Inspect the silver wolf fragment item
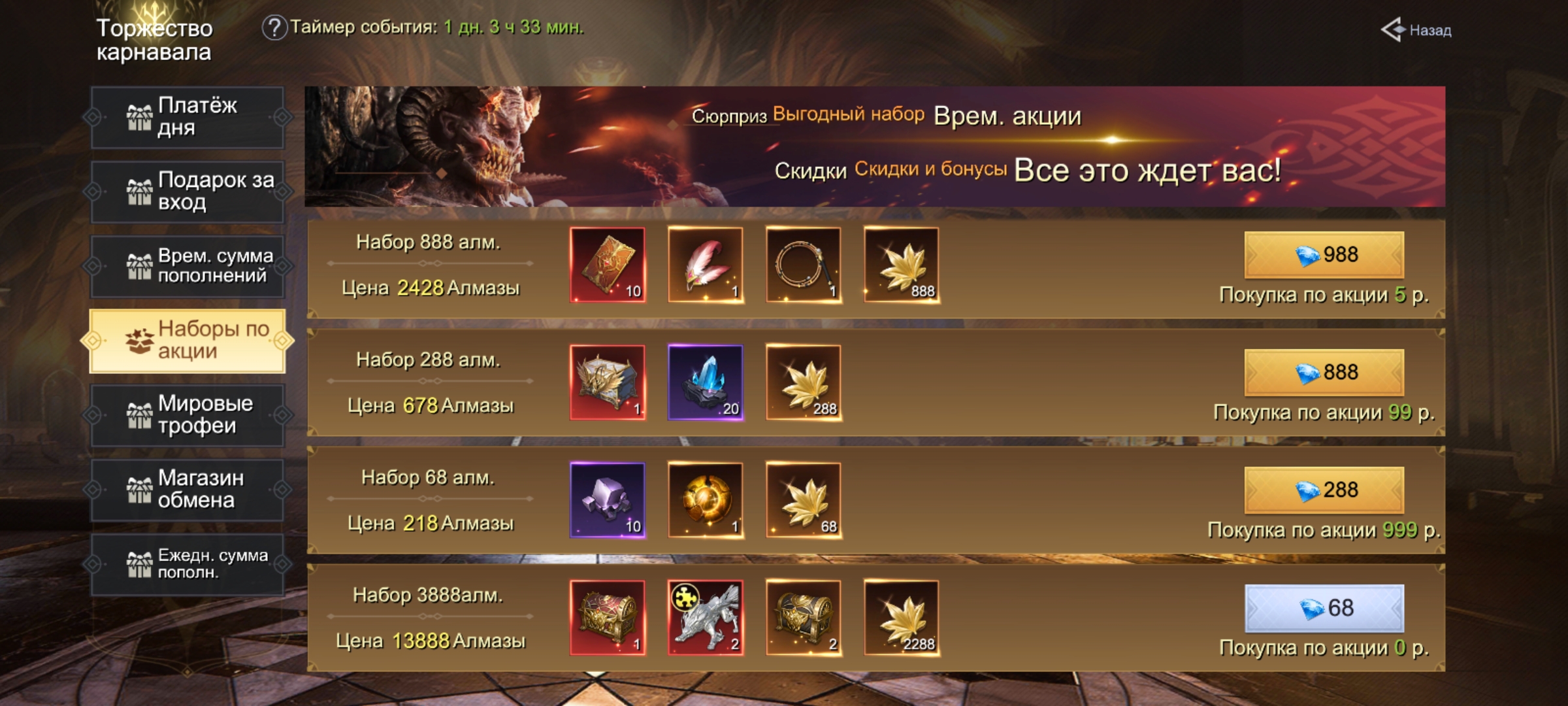This screenshot has width=1568, height=706. click(706, 618)
